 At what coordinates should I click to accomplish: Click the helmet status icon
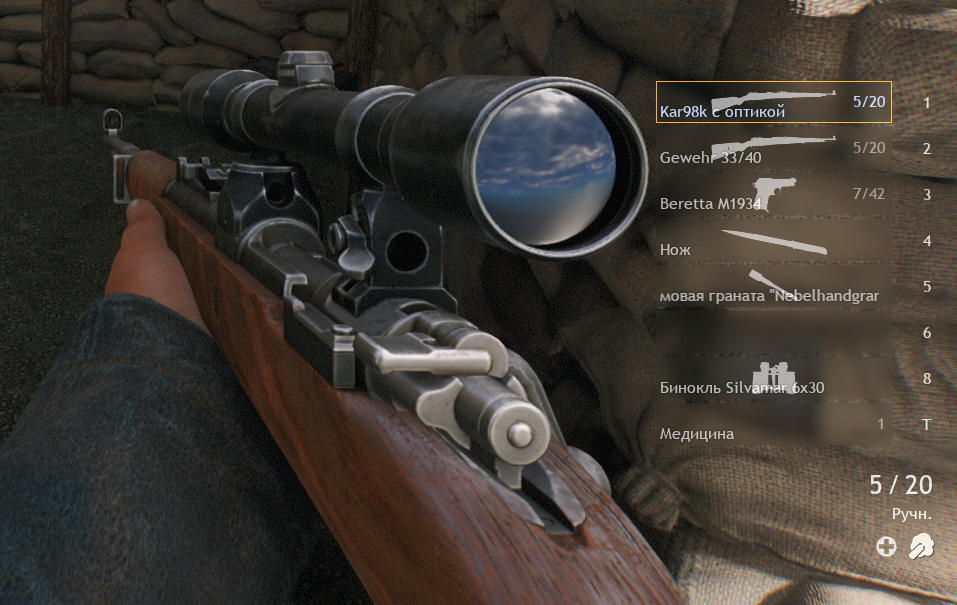920,546
